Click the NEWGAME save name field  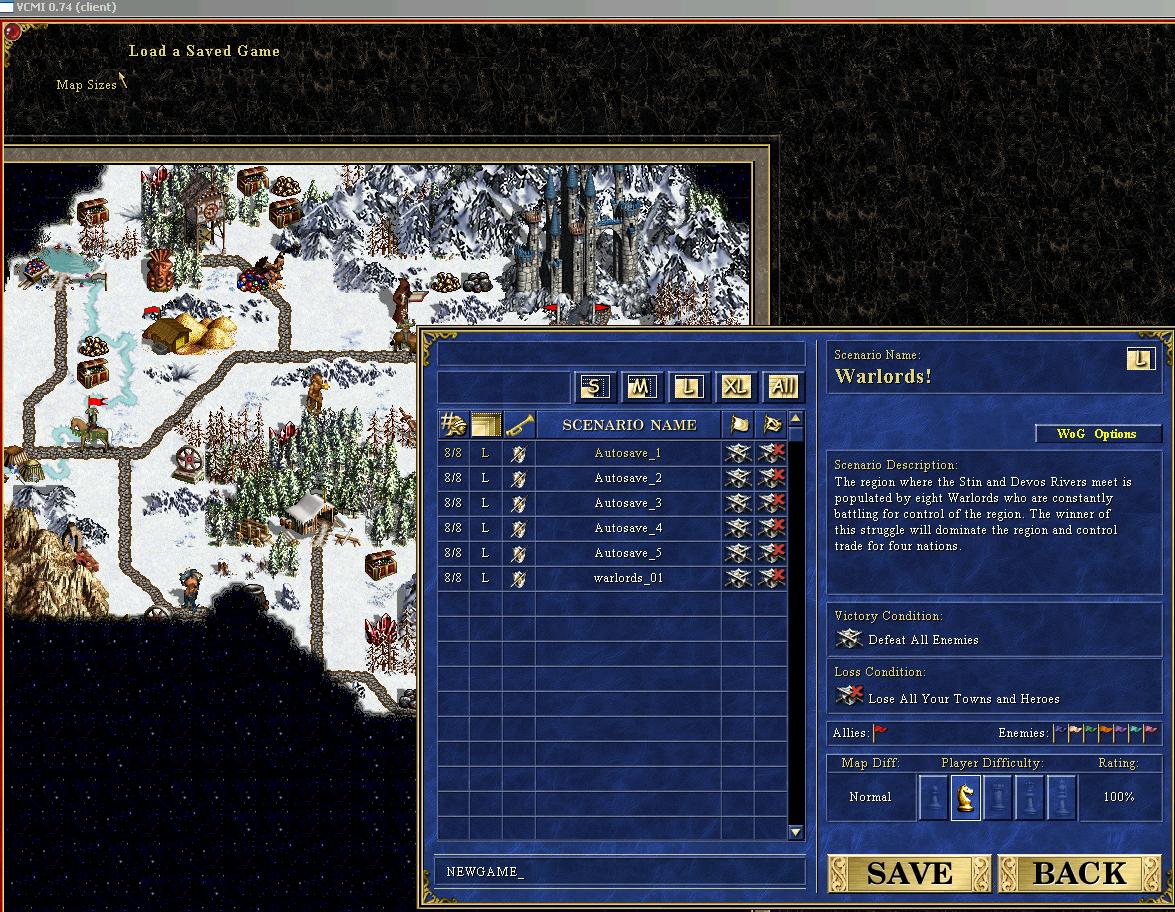pyautogui.click(x=620, y=871)
